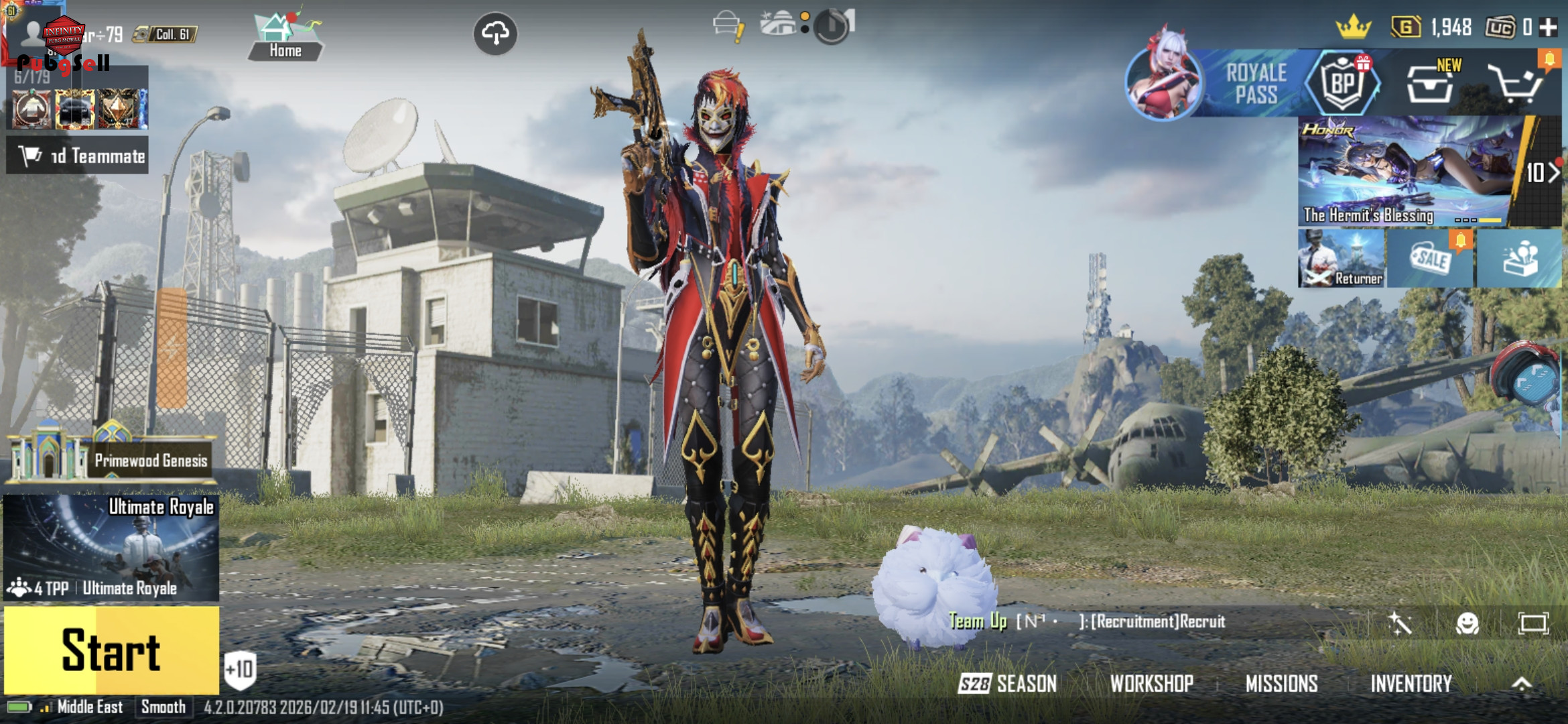Open the Workshop menu
This screenshot has width=1568, height=724.
click(x=1151, y=684)
